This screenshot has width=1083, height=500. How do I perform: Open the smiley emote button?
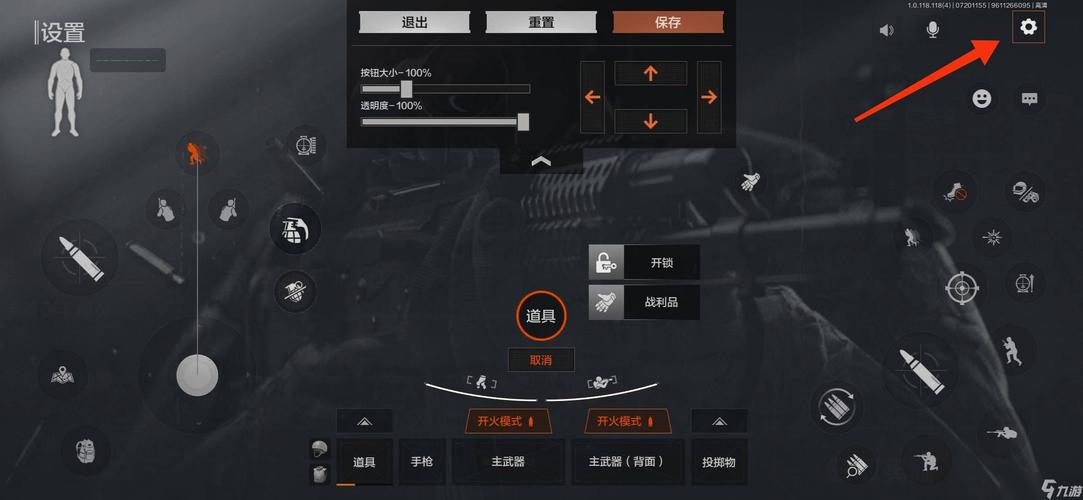point(982,99)
